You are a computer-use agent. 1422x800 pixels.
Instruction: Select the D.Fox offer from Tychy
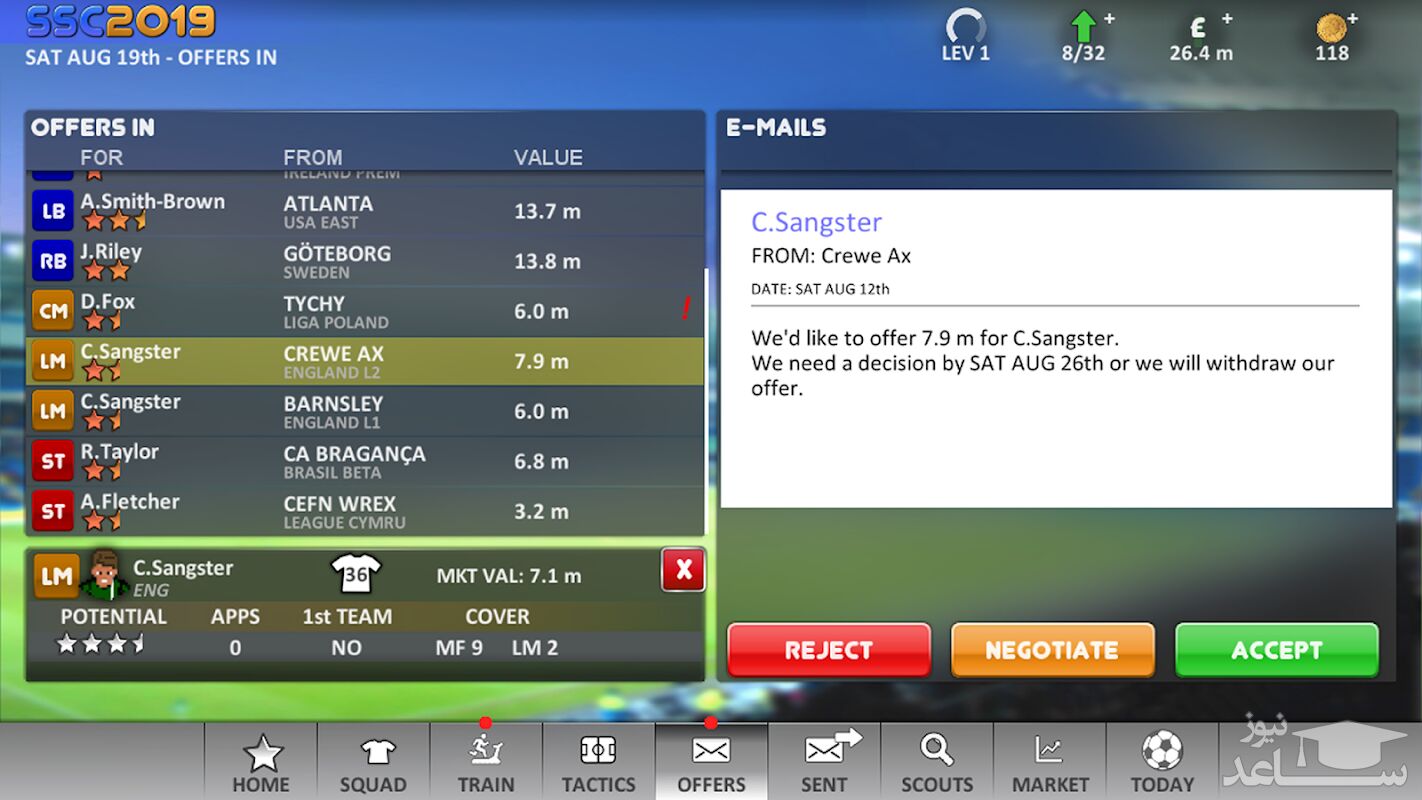click(365, 311)
